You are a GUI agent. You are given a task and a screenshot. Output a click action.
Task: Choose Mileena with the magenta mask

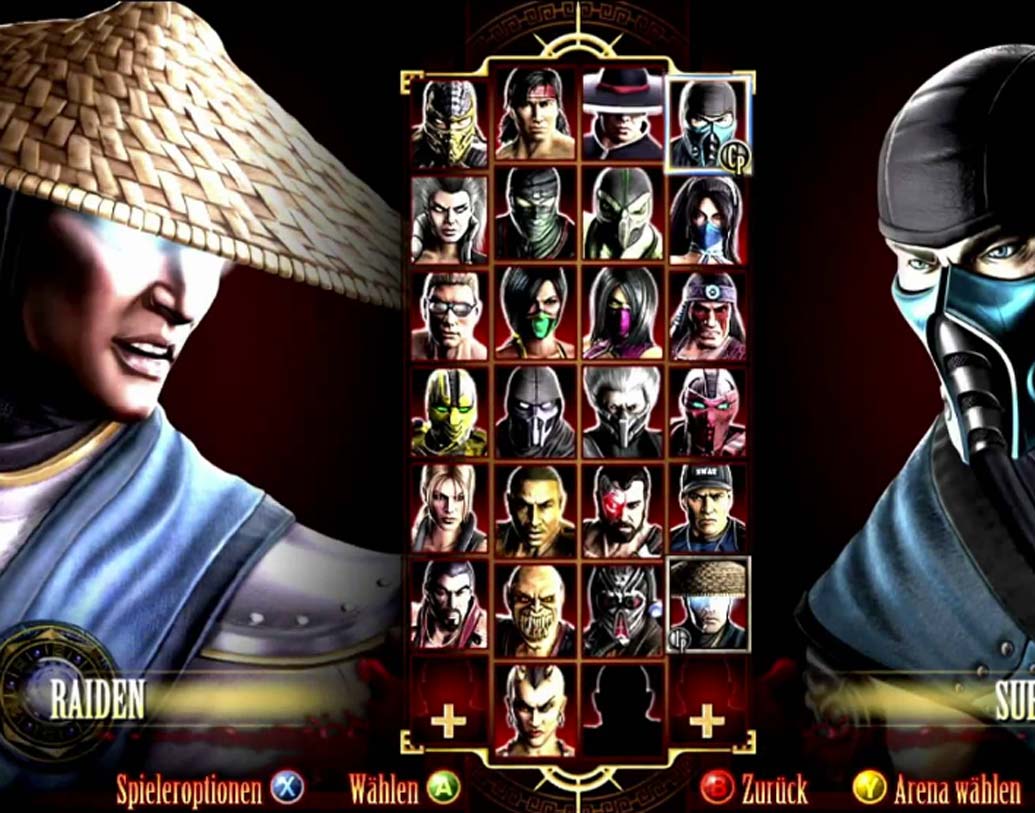pos(621,316)
